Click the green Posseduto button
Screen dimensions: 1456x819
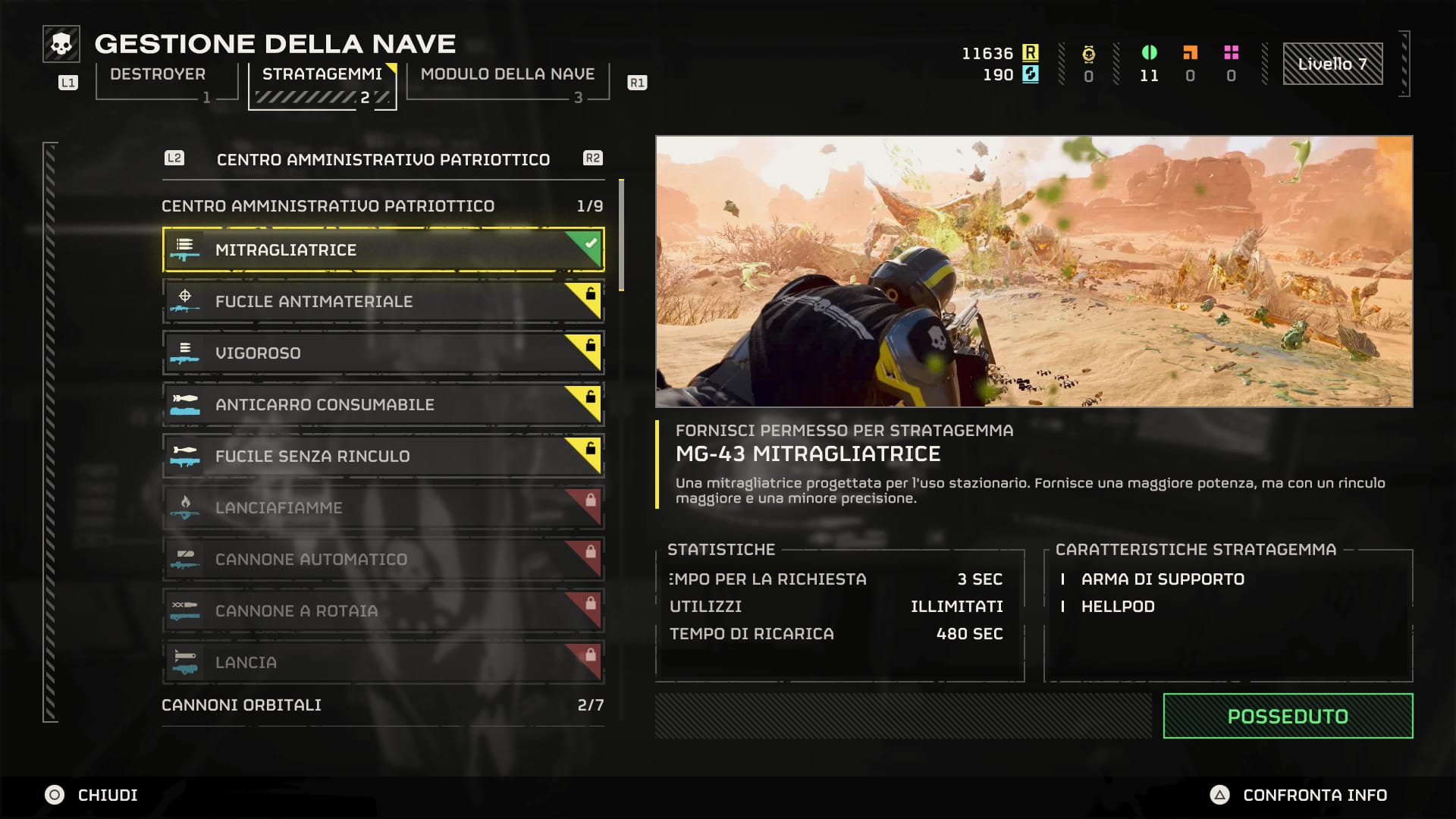[1288, 716]
